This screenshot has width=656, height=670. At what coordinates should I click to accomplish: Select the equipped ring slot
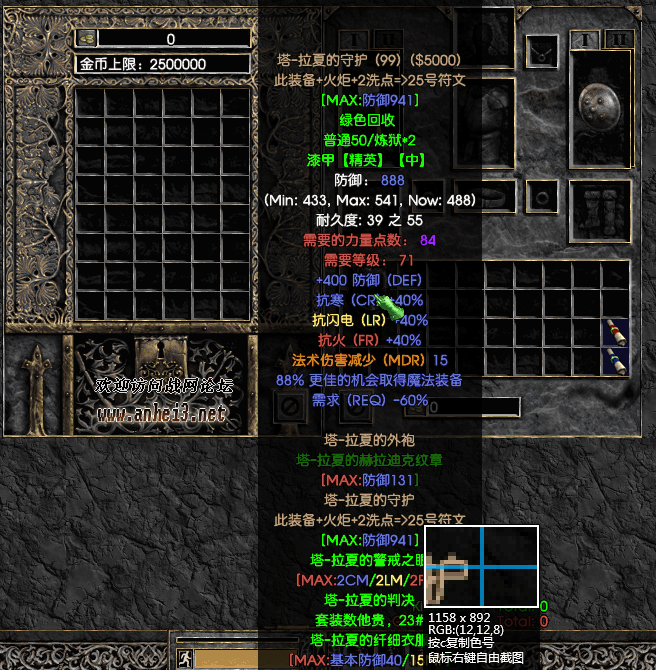(x=543, y=196)
